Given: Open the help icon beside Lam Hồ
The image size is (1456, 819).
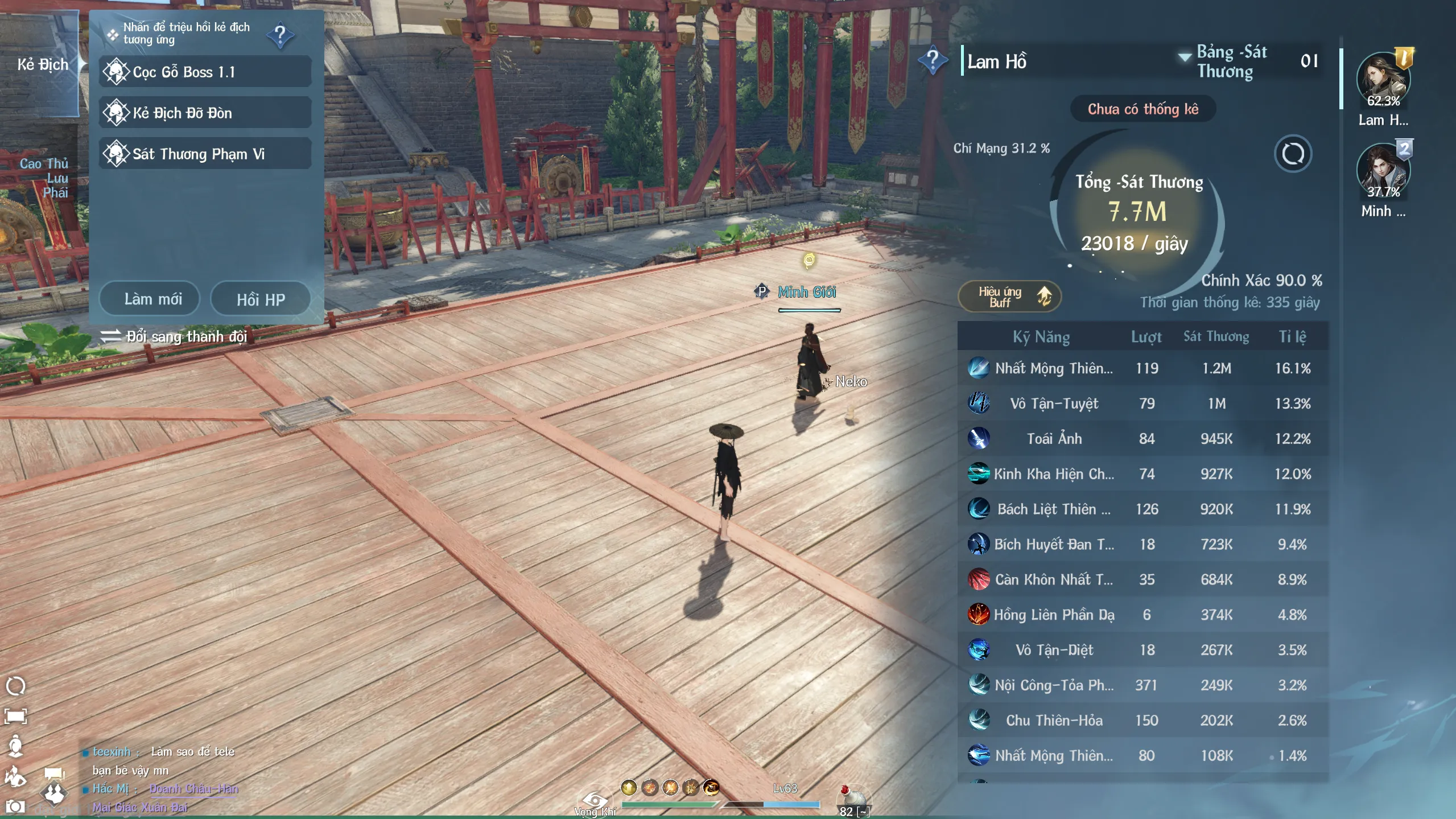Looking at the screenshot, I should point(933,60).
